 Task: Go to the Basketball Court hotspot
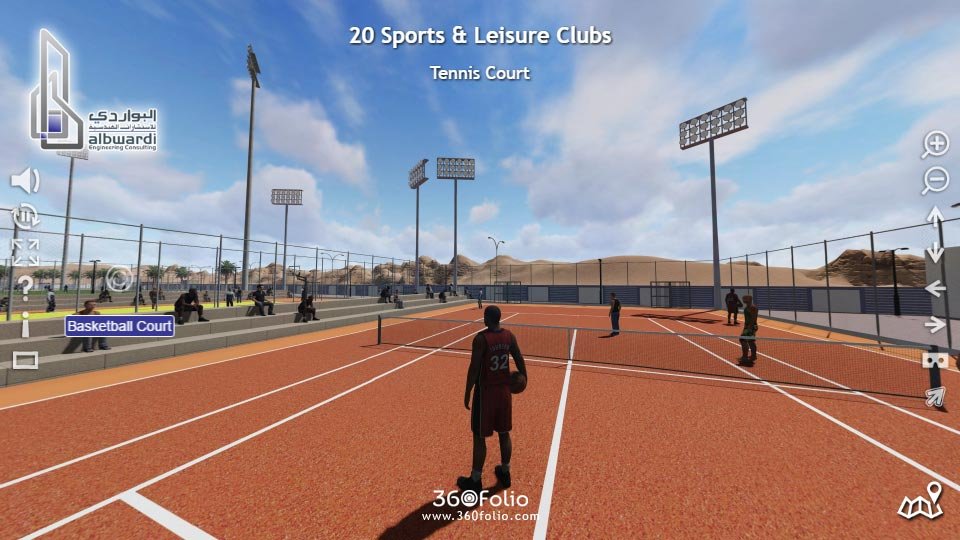120,326
